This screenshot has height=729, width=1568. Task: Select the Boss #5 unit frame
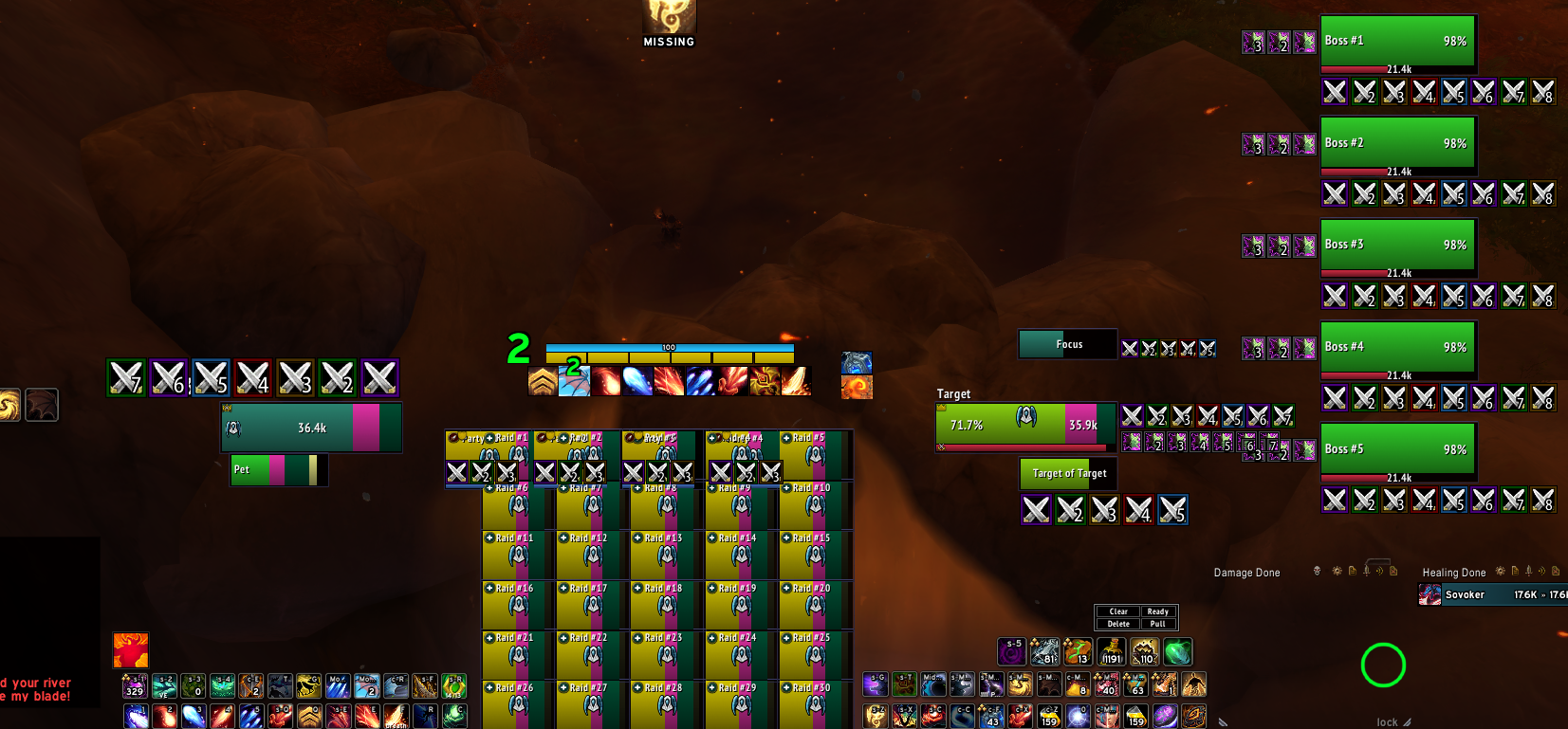[x=1397, y=449]
